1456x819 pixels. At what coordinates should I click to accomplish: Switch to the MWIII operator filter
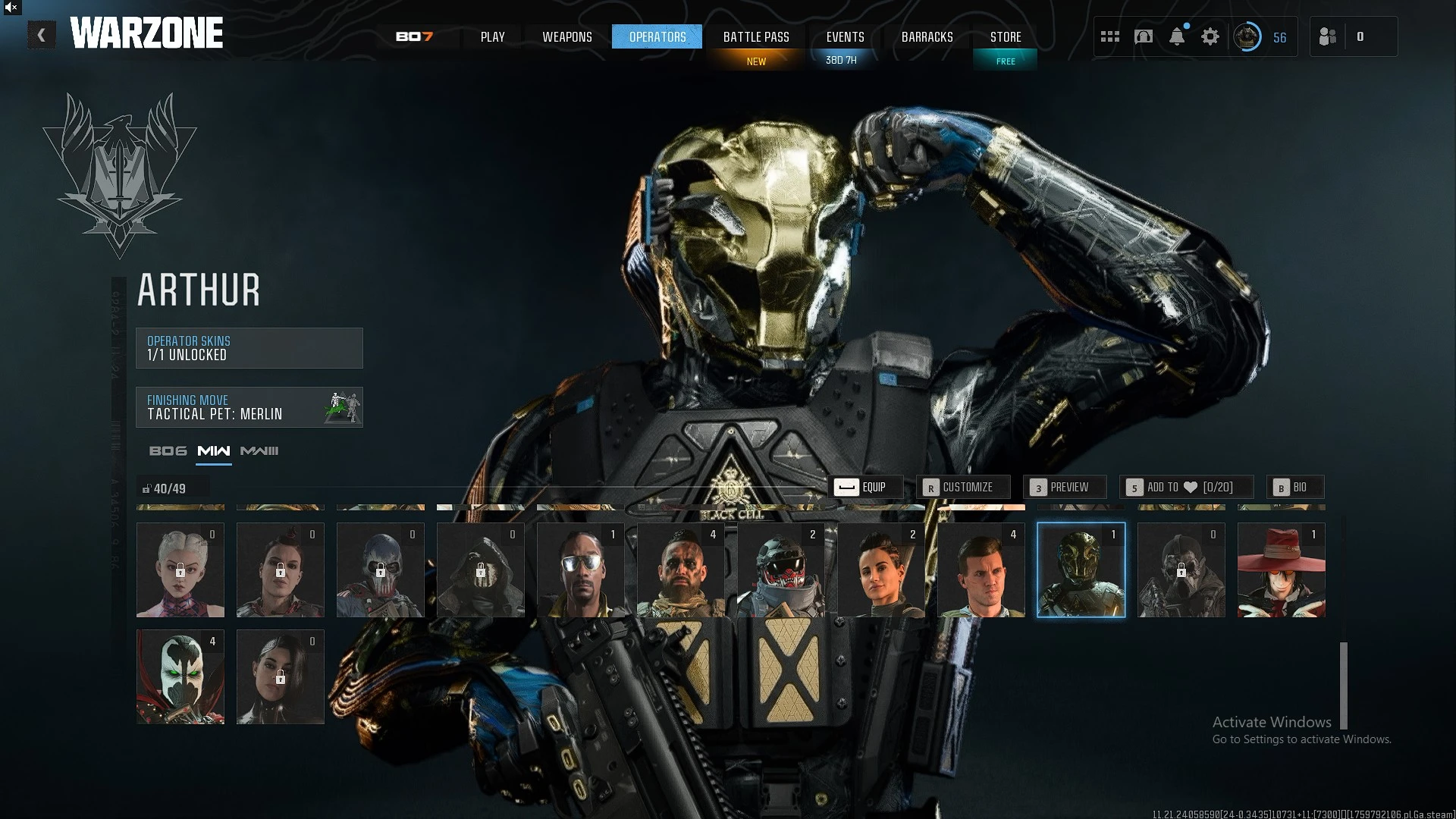[x=259, y=451]
